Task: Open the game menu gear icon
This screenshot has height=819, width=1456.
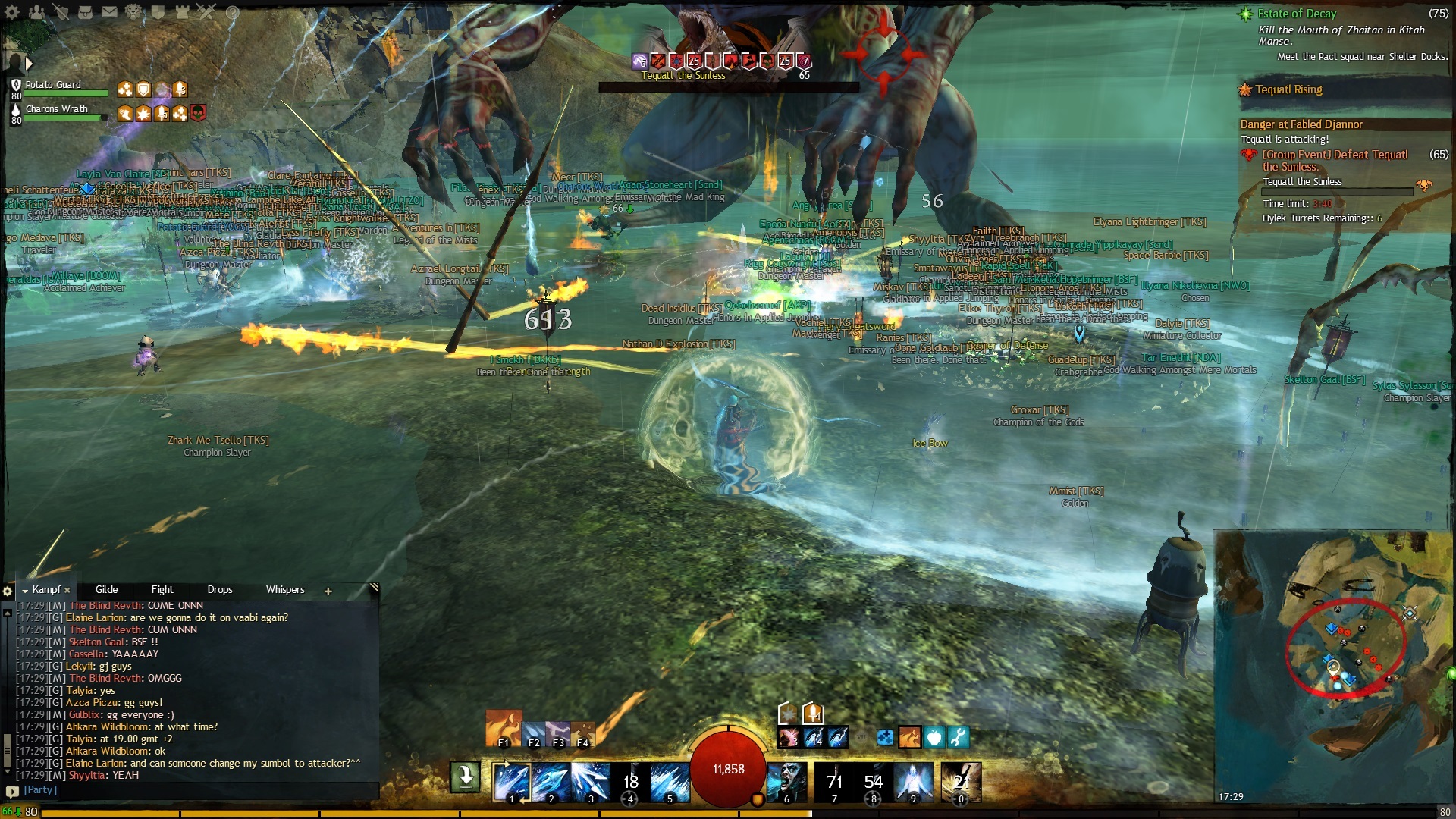Action: 13,12
